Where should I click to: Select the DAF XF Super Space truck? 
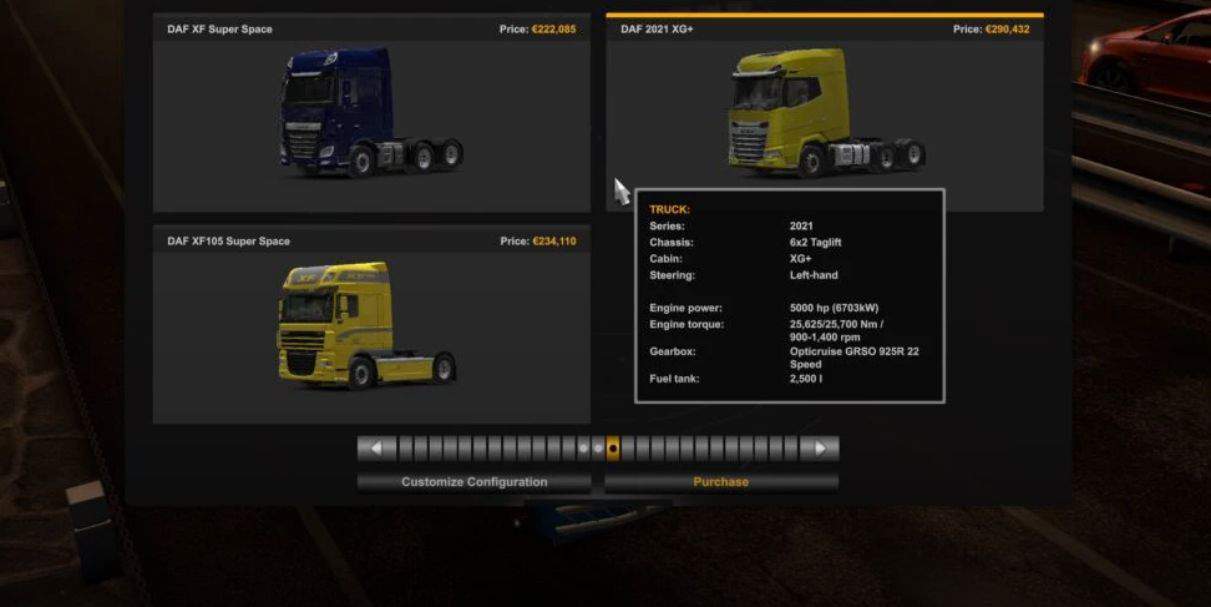[371, 115]
